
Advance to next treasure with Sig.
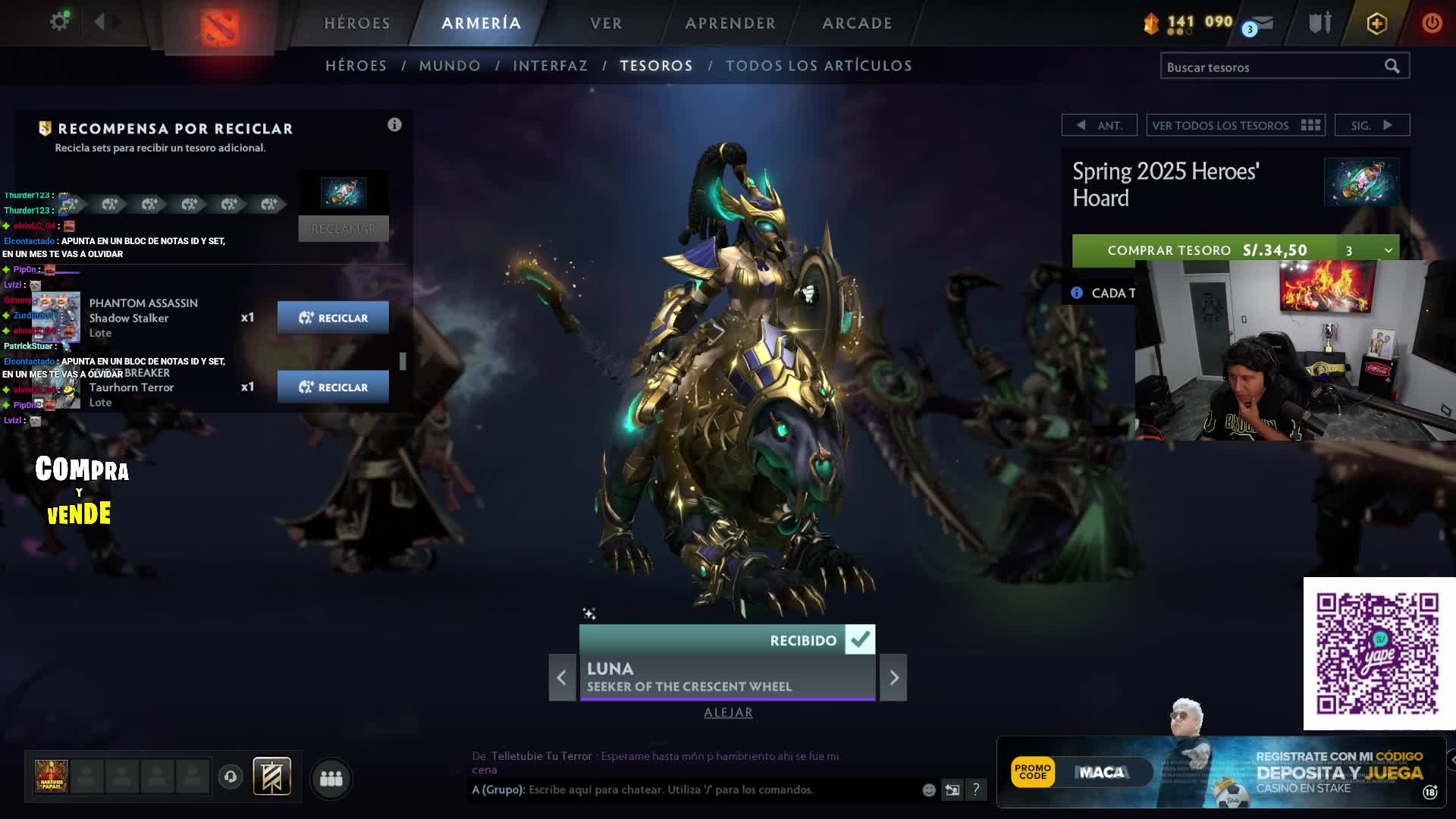[1372, 125]
